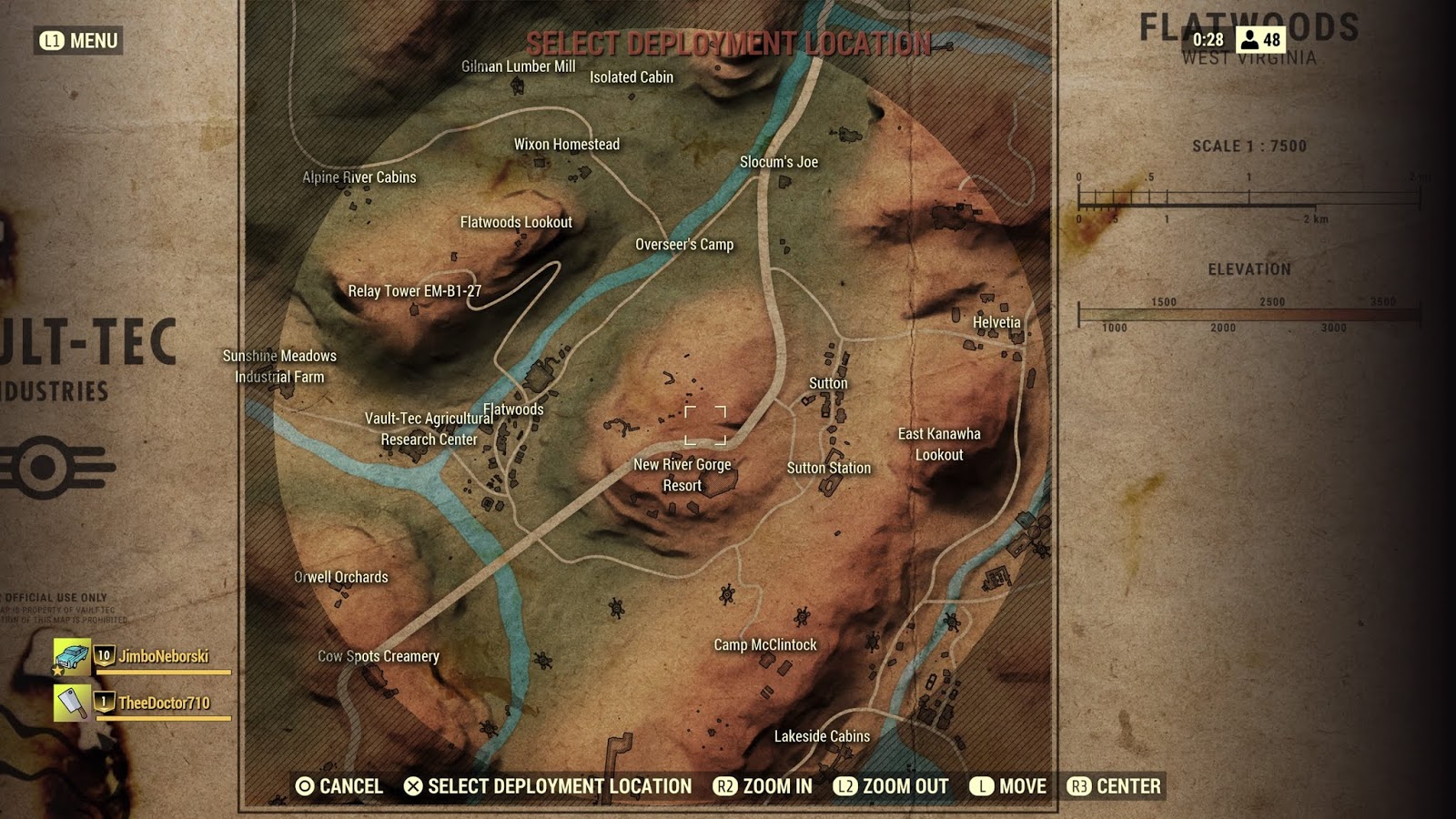Select the Flatwoods map label
1456x819 pixels.
(512, 409)
